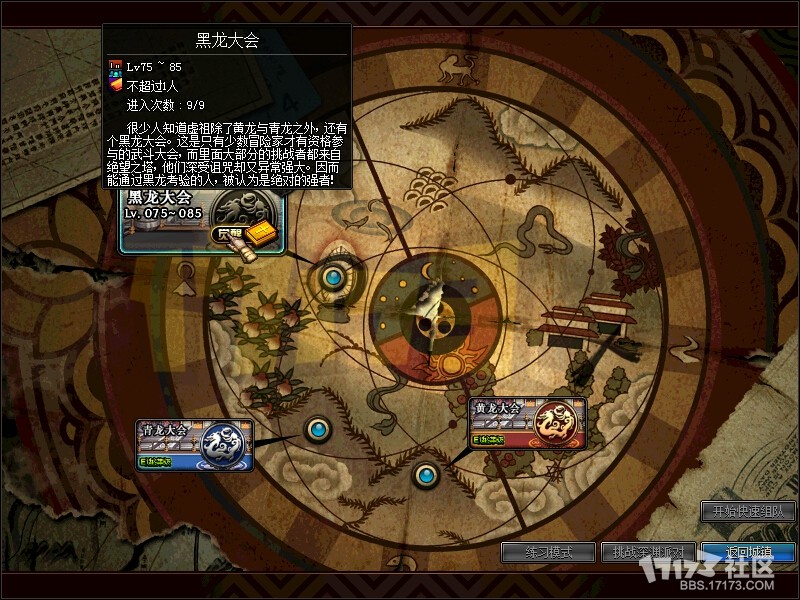Image resolution: width=800 pixels, height=600 pixels.
Task: Click the 开始快速组队 quick party button
Action: click(748, 511)
